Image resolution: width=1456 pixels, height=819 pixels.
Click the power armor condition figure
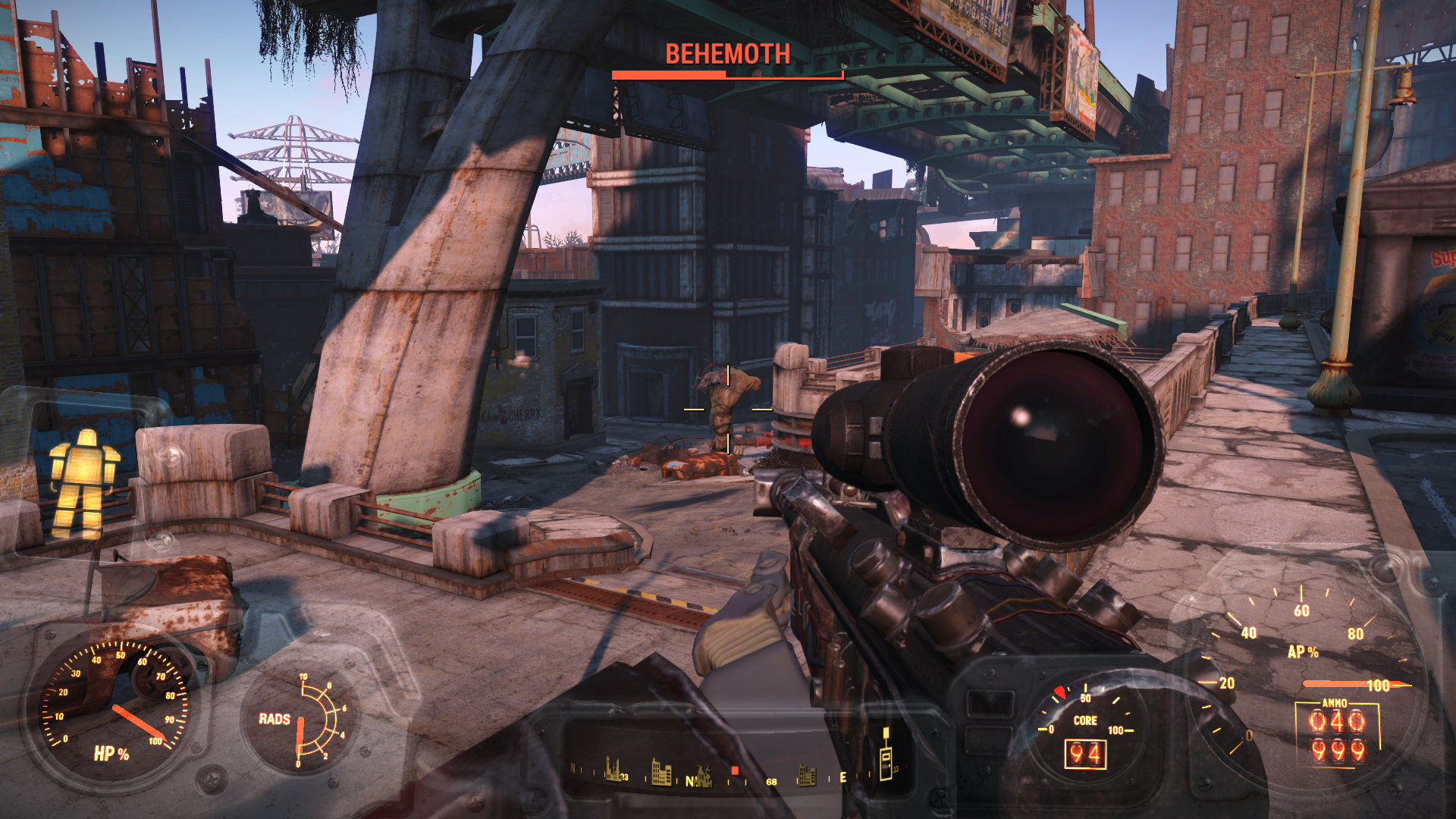coord(83,483)
